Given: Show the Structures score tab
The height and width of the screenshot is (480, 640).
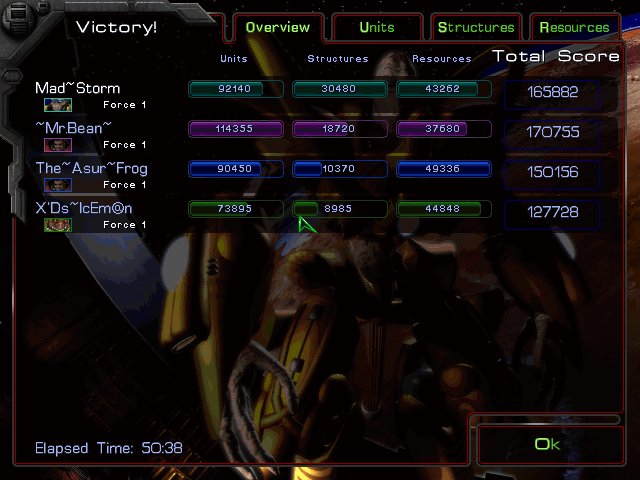Looking at the screenshot, I should [x=476, y=27].
